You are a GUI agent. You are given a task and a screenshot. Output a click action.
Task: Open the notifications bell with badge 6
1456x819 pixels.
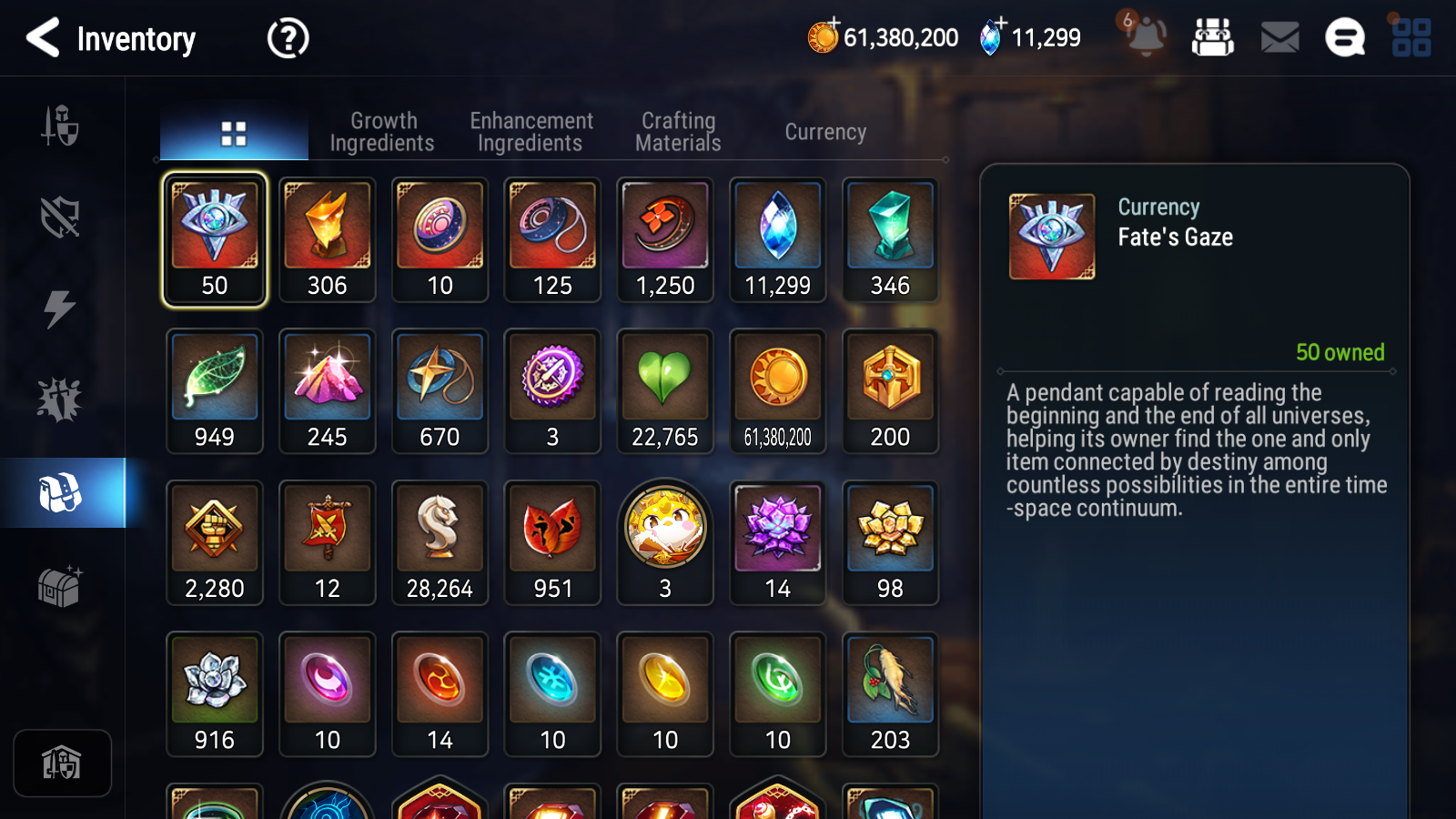(x=1146, y=38)
